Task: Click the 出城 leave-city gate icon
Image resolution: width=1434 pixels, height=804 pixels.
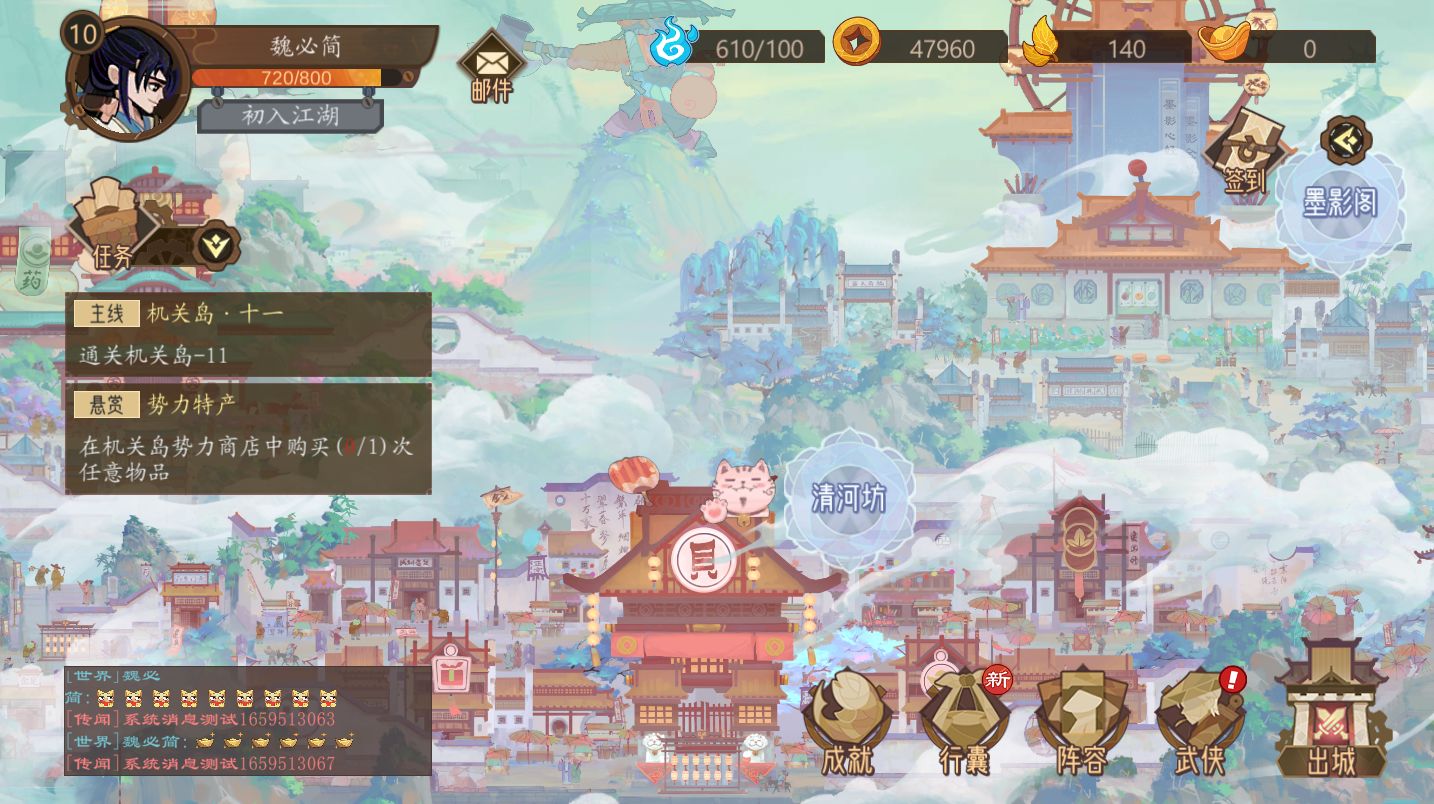Action: [1330, 720]
